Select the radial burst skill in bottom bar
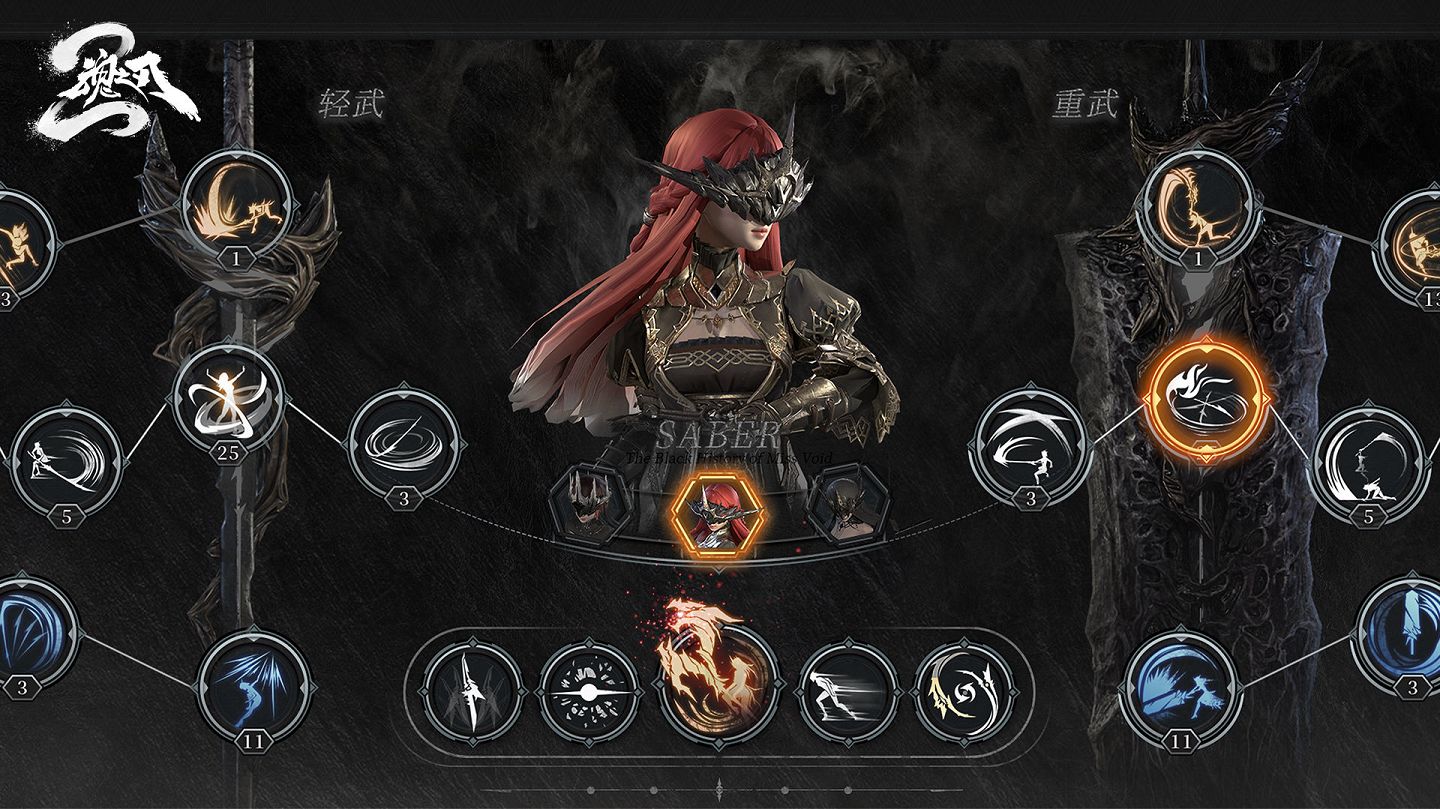The height and width of the screenshot is (809, 1440). pos(588,692)
